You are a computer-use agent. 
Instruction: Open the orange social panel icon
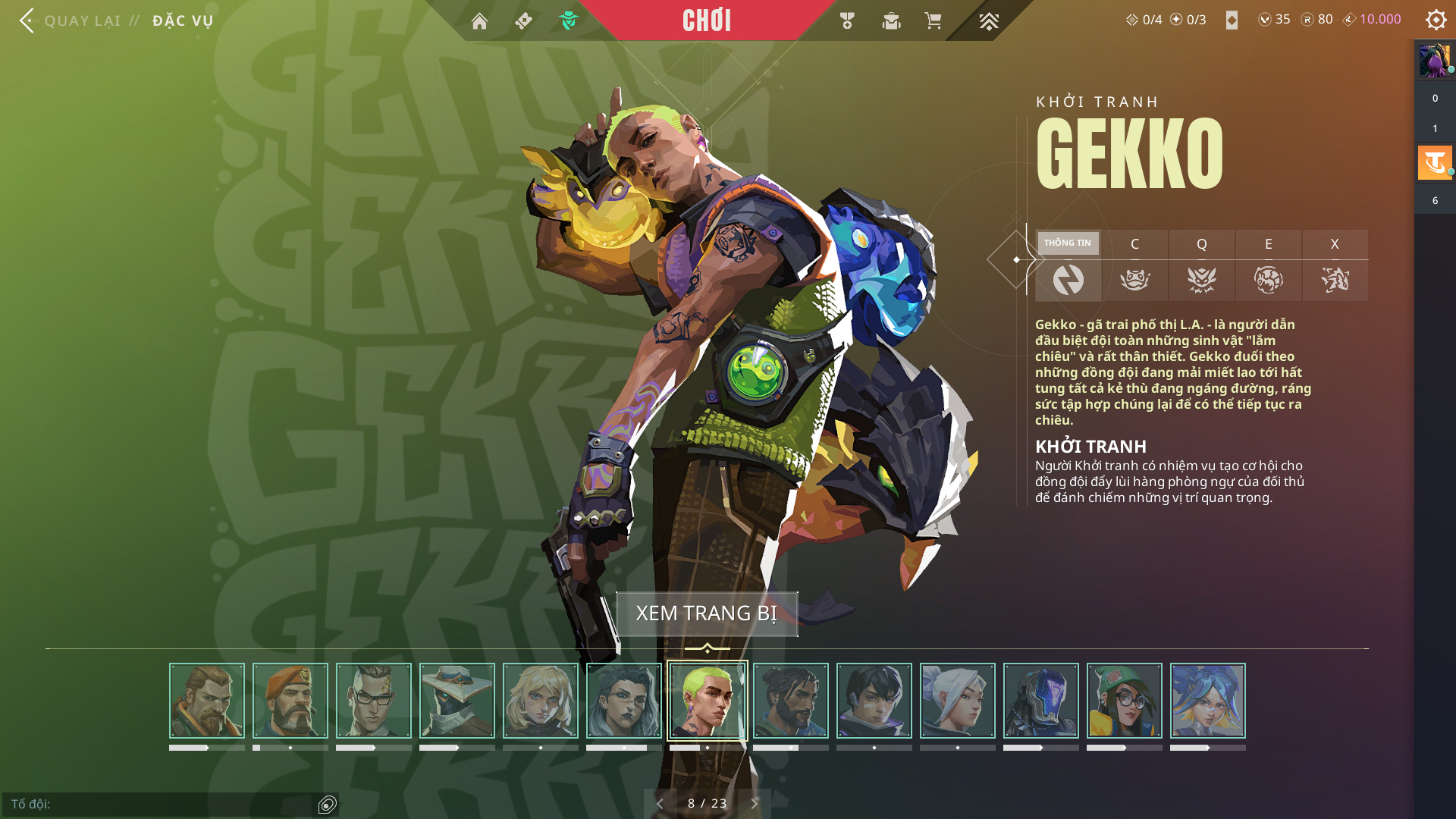pyautogui.click(x=1435, y=162)
